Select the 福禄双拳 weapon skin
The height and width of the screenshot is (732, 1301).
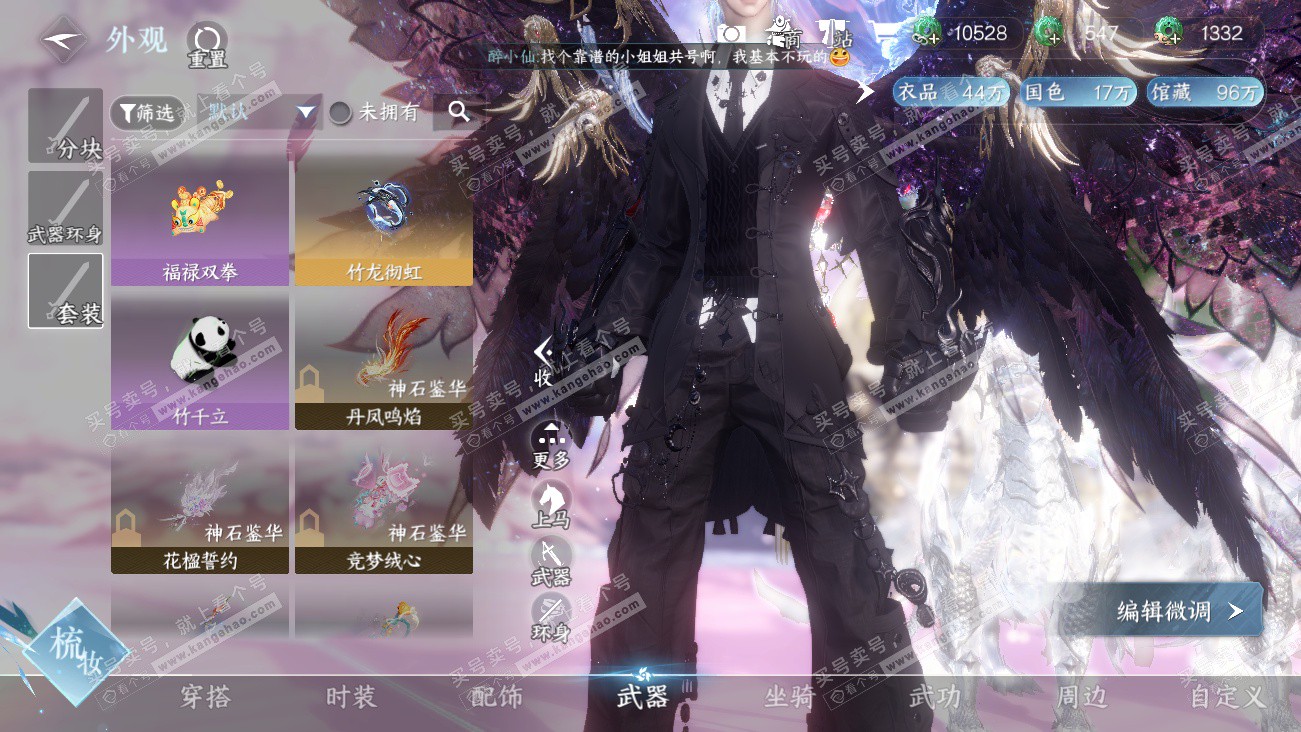[x=200, y=222]
